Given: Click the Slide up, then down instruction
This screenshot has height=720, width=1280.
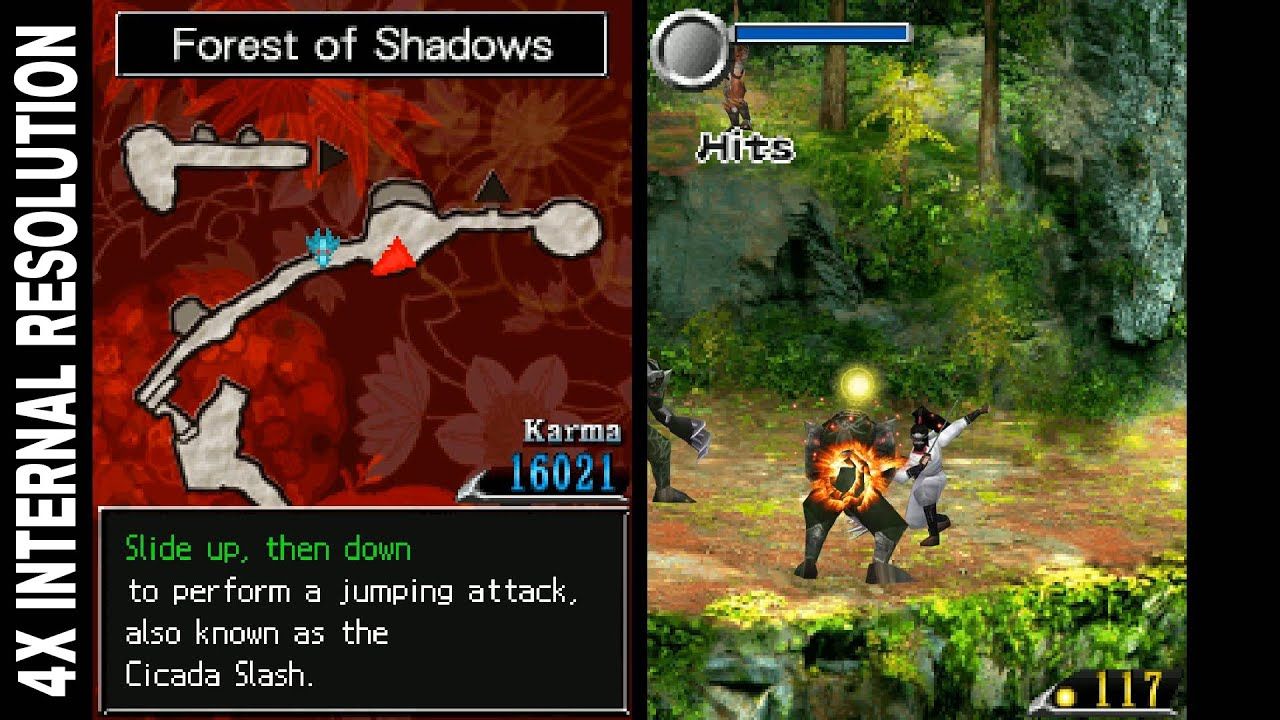Looking at the screenshot, I should (x=268, y=547).
